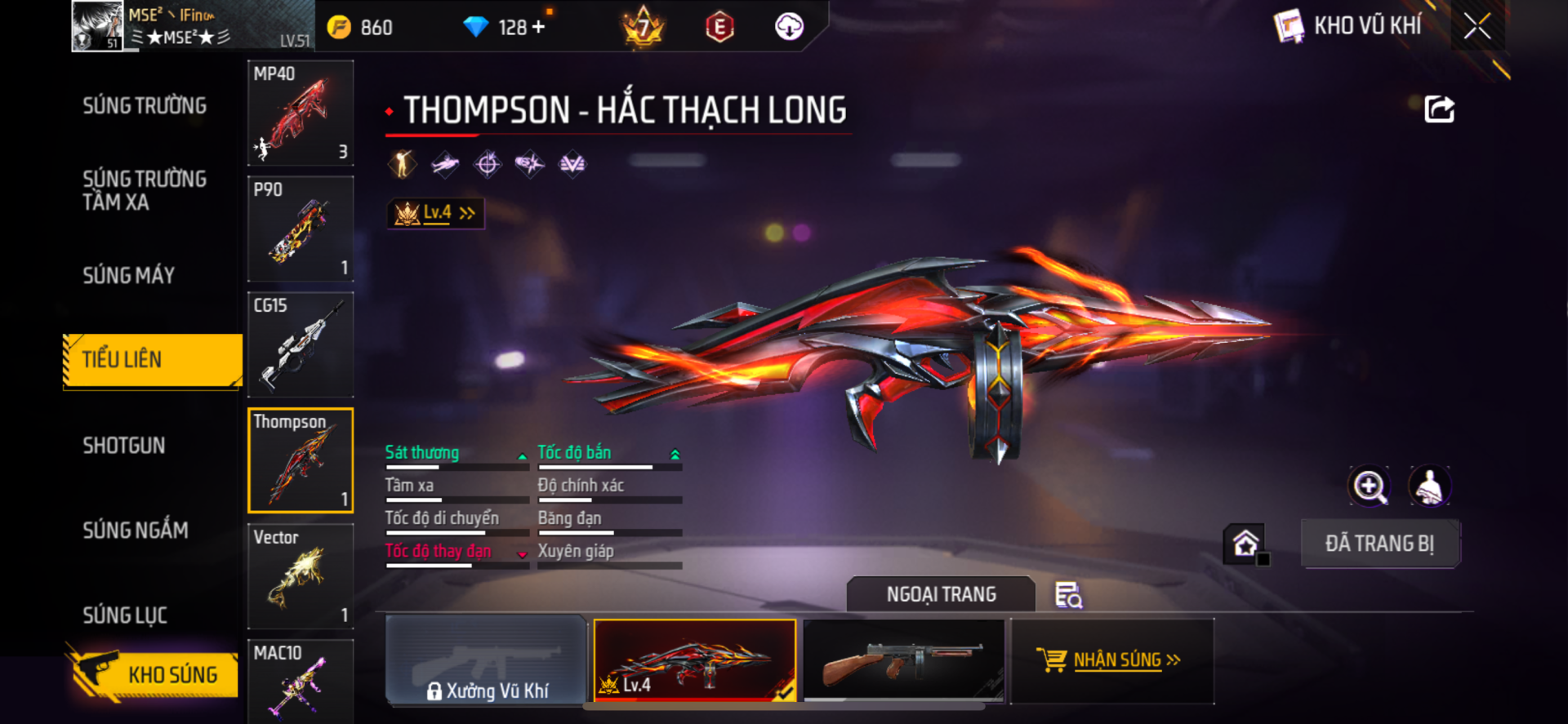Screen dimensions: 1568x724
Task: Pick the P90 weapon thumbnail
Action: [301, 229]
